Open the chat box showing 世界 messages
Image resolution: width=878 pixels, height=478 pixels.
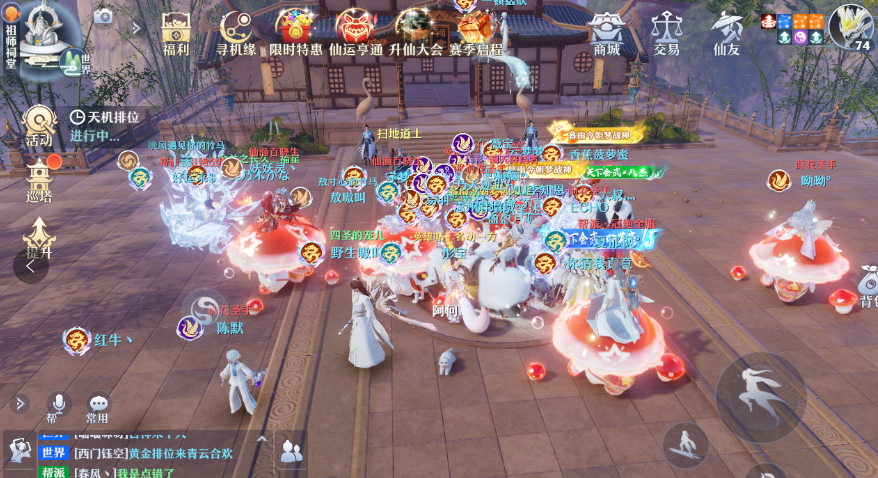coord(150,453)
